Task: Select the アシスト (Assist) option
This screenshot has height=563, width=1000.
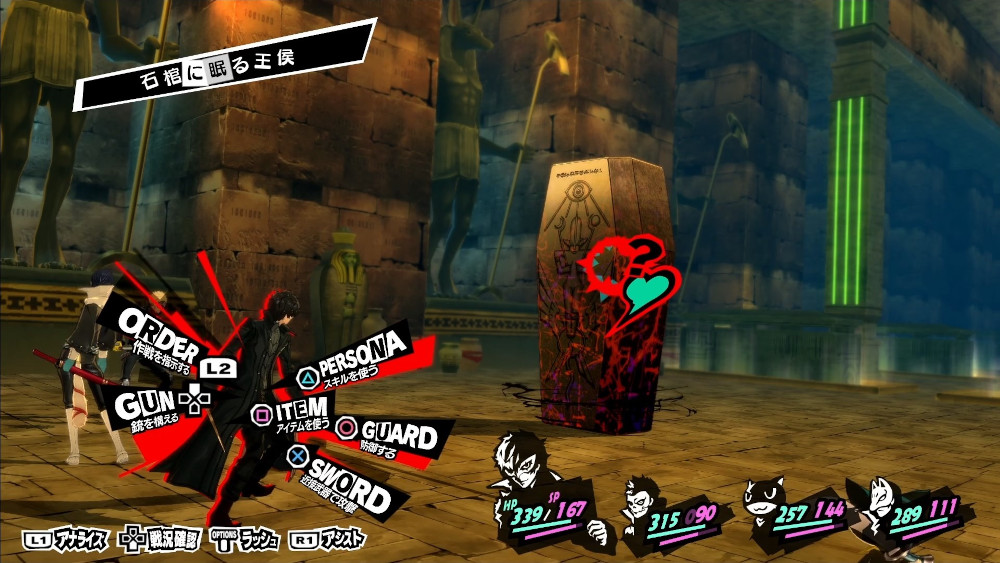Action: (x=329, y=540)
